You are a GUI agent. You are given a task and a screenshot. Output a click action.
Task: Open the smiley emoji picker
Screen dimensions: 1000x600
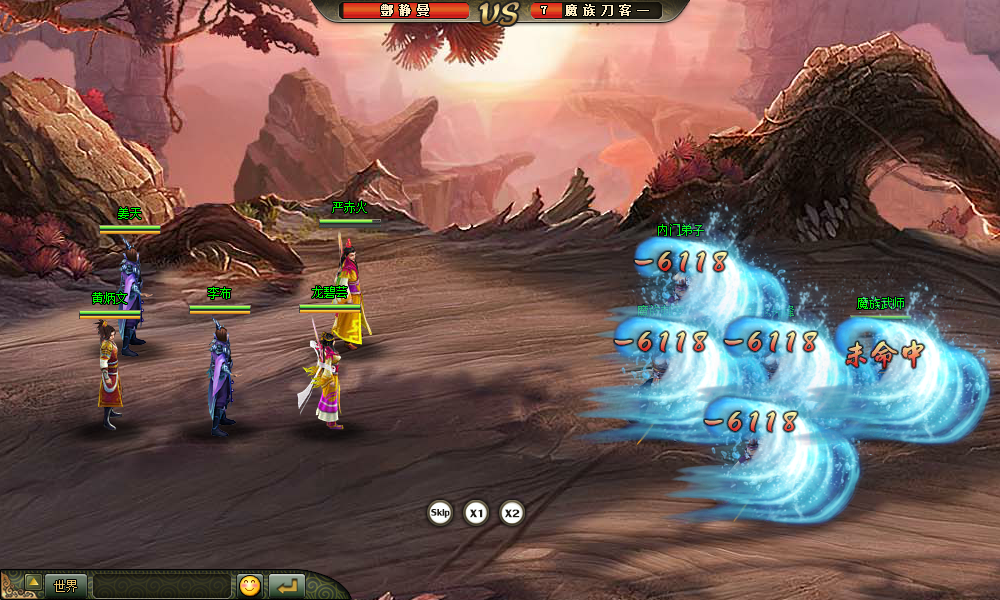250,586
